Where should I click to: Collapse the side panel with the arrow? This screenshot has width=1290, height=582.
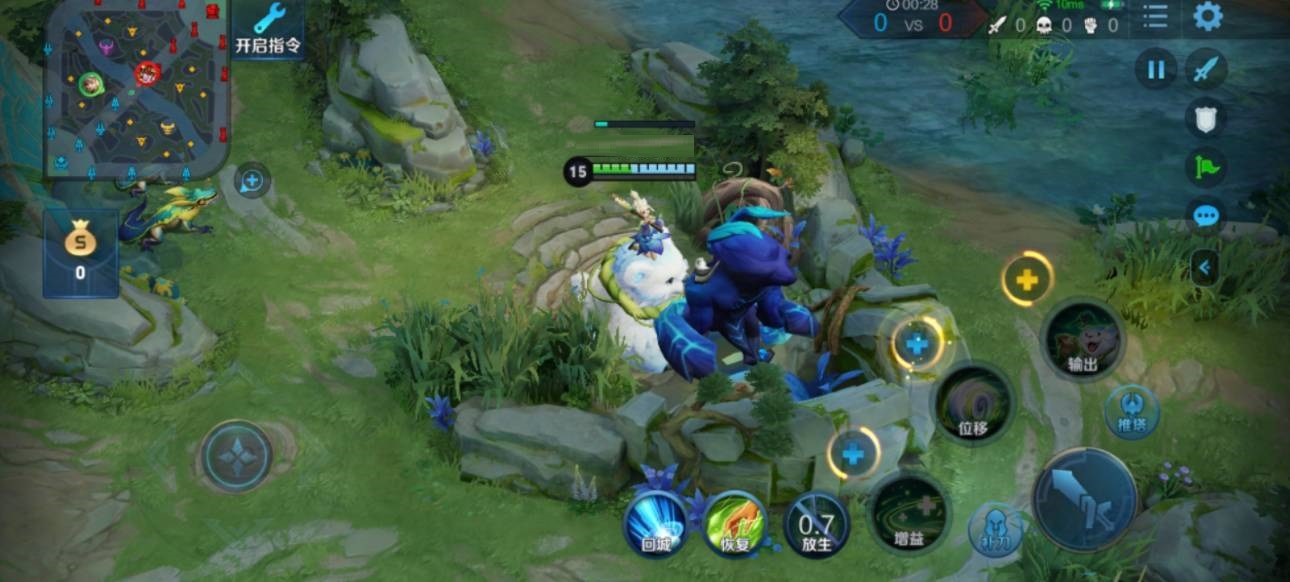click(x=1204, y=267)
